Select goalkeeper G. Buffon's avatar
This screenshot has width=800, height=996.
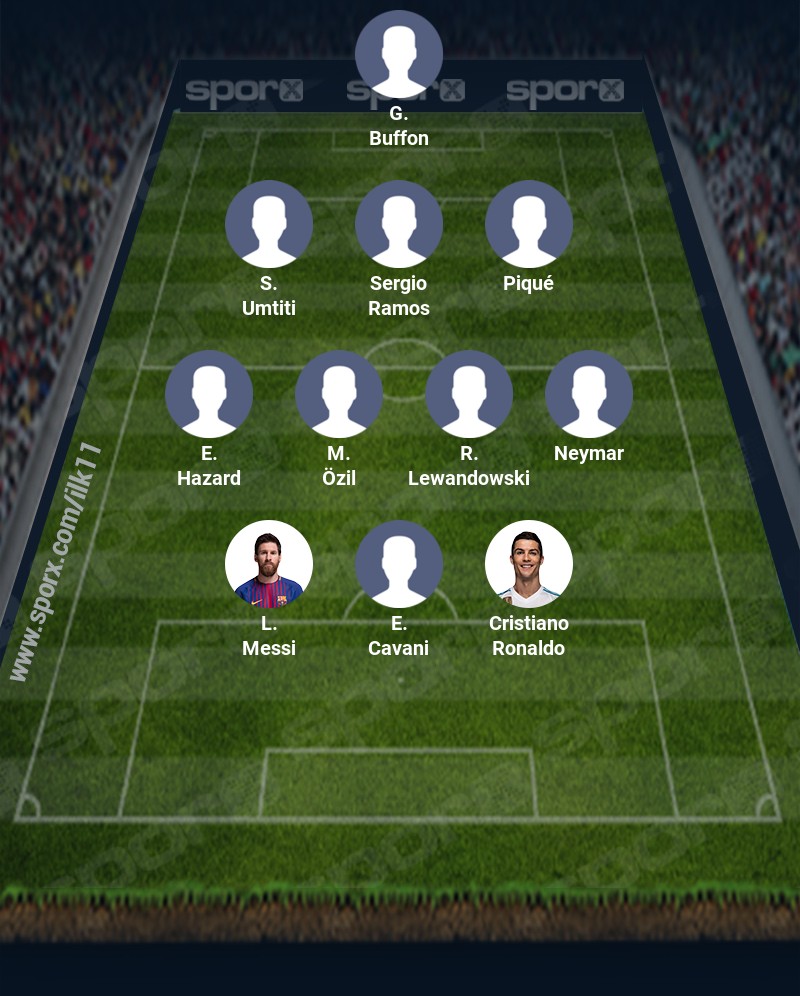399,54
